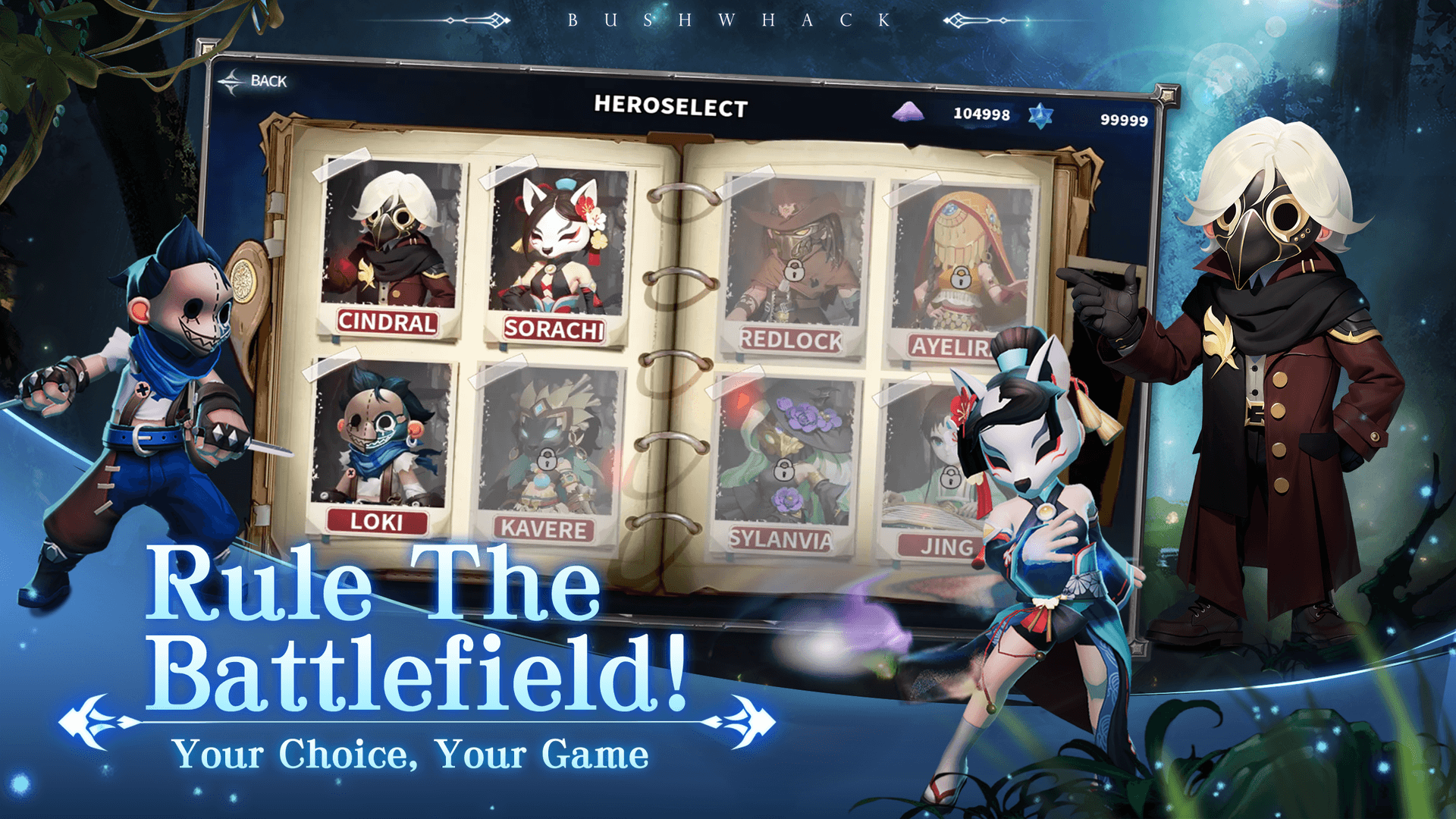The height and width of the screenshot is (819, 1456).
Task: Click the purple crystal currency icon
Action: coord(908,114)
